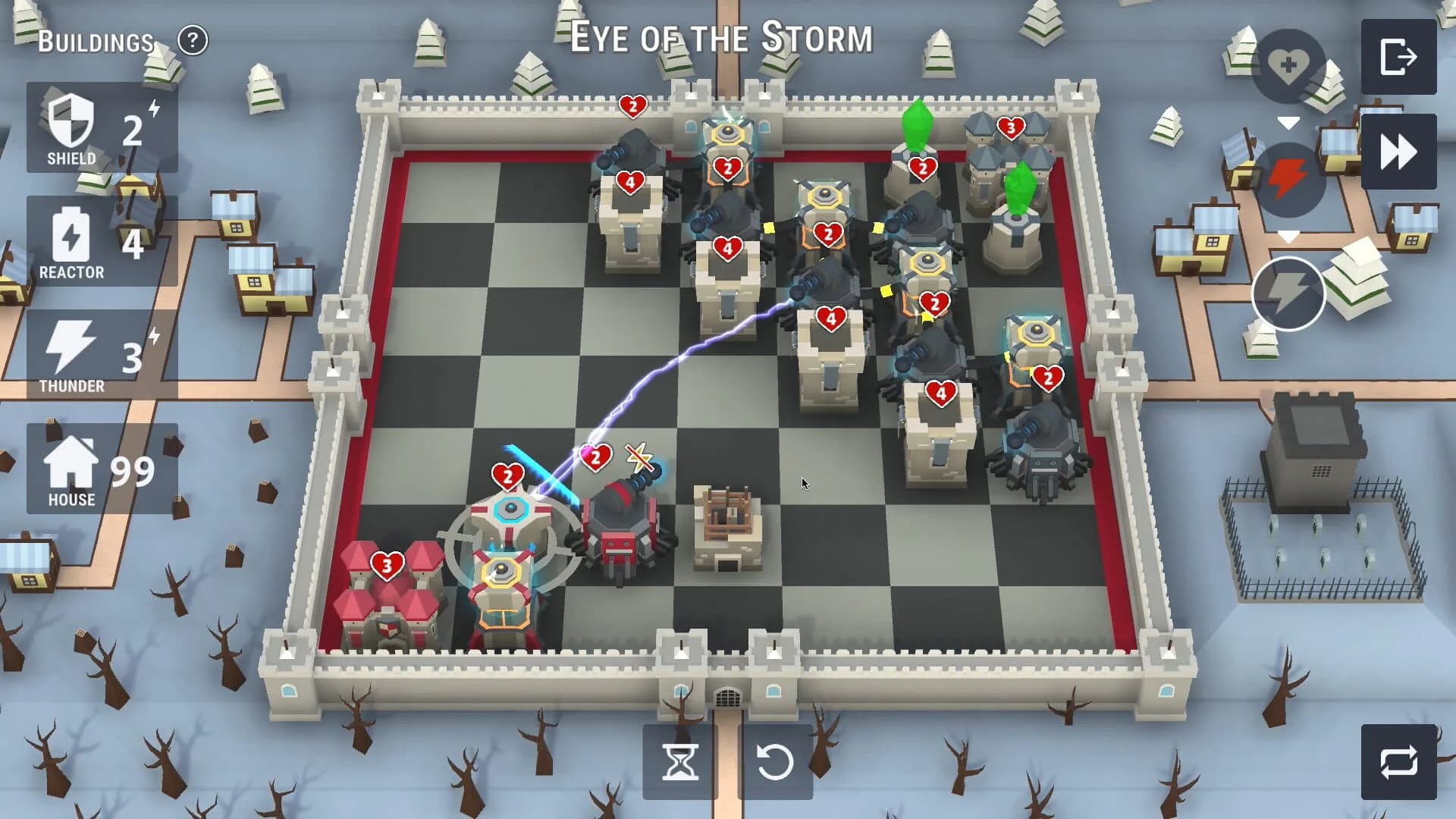Toggle the fast-forward game speed
The width and height of the screenshot is (1456, 819).
click(1400, 150)
